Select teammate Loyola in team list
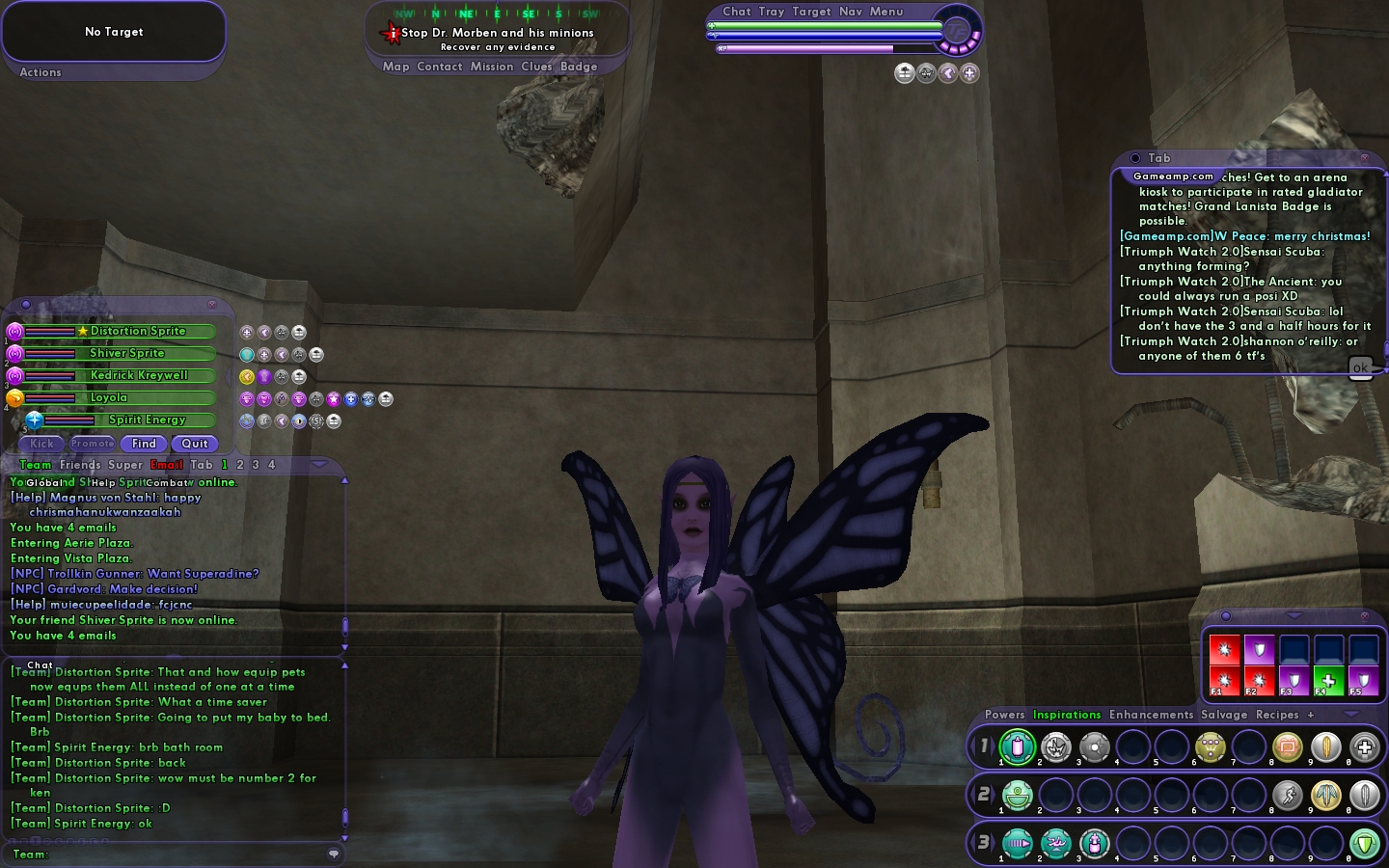1389x868 pixels. (x=109, y=397)
